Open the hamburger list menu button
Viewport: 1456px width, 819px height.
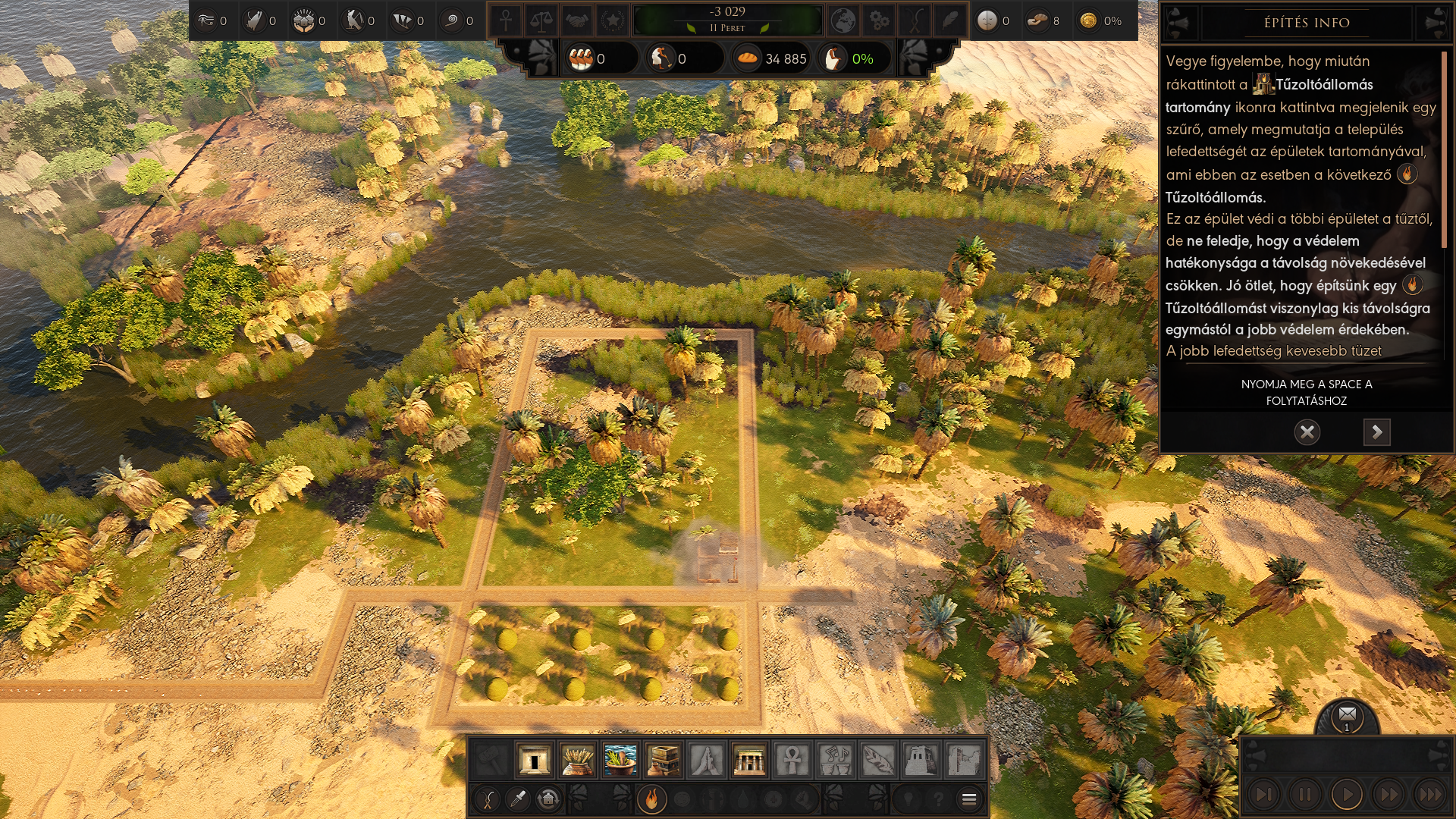(968, 799)
